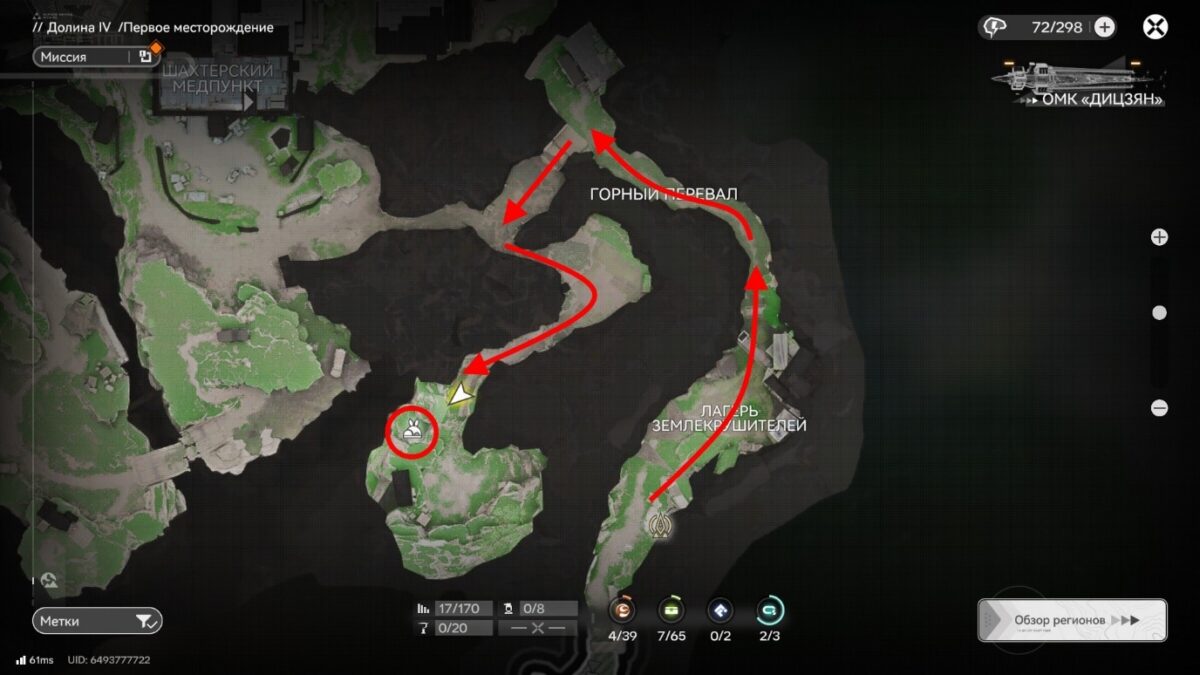
Task: Click the map zoom slider handle
Action: coord(1159,313)
